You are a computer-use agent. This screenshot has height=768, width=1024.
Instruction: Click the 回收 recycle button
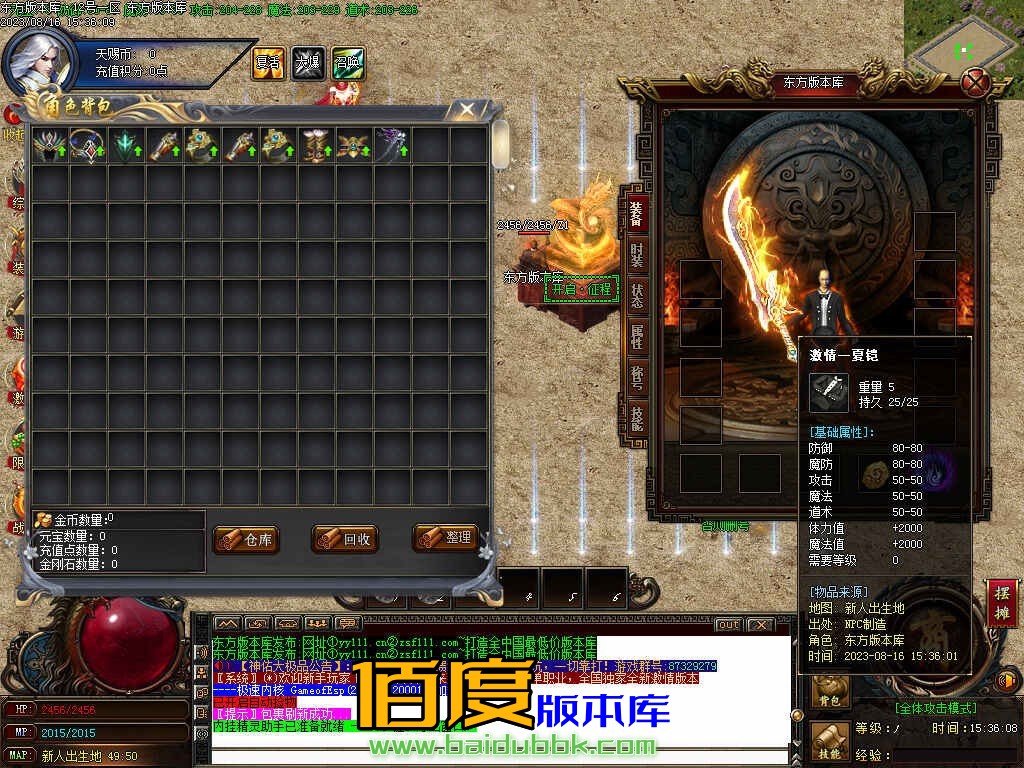(345, 539)
